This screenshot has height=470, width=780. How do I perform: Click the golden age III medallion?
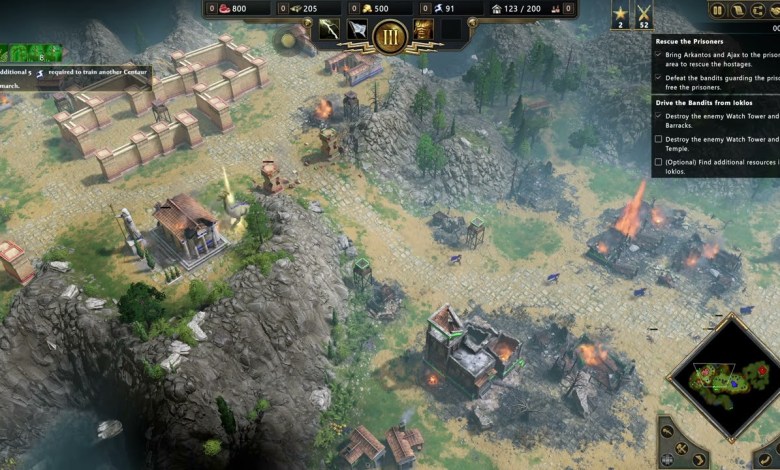pos(390,36)
